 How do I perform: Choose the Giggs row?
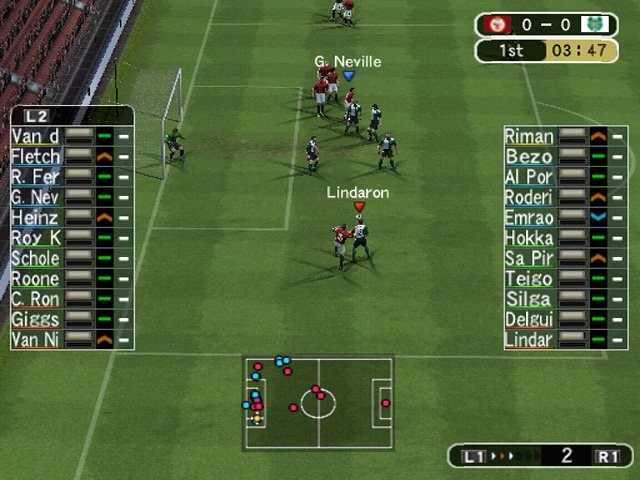[36, 320]
